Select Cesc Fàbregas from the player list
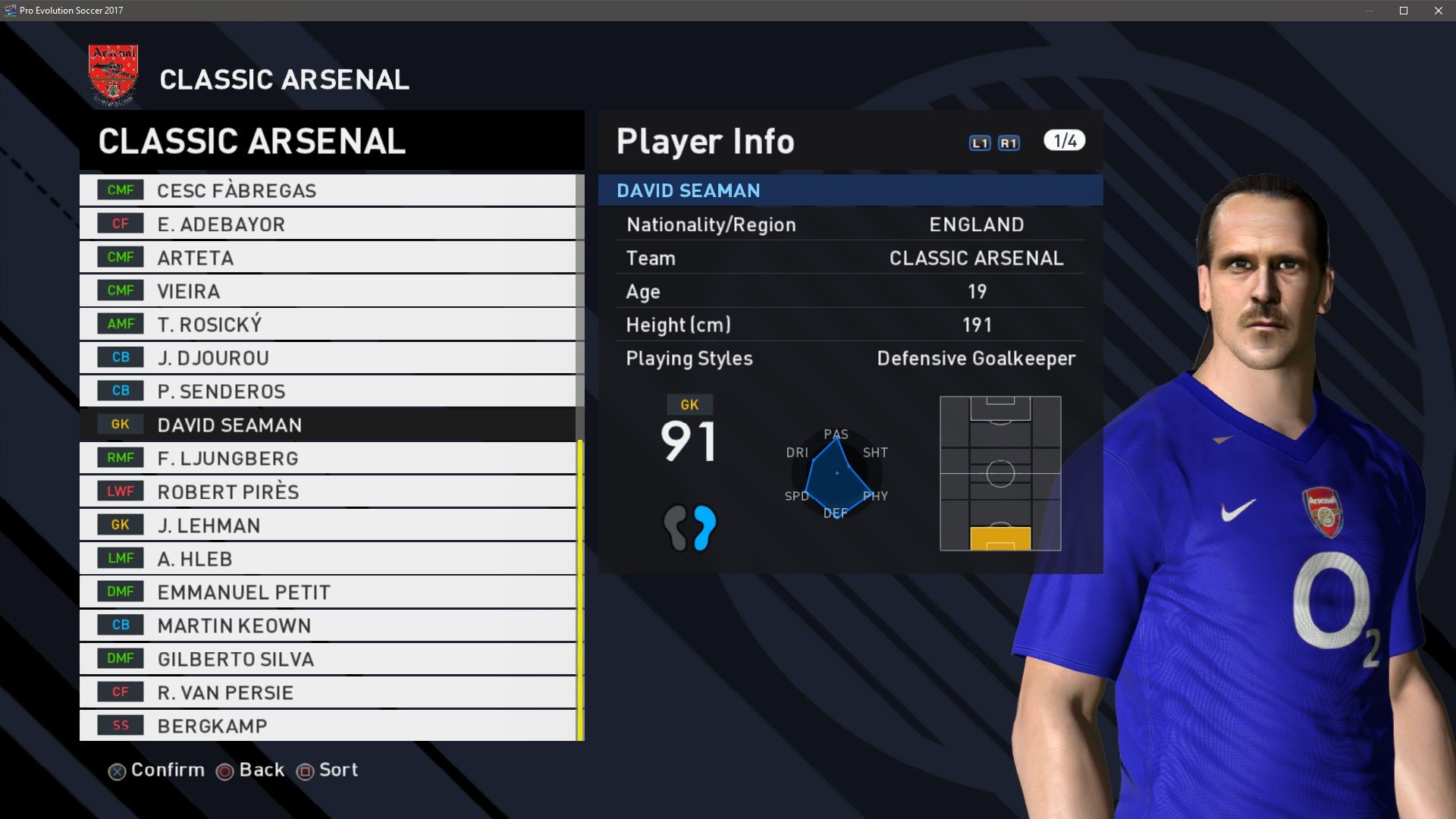The width and height of the screenshot is (1456, 819). (x=328, y=190)
